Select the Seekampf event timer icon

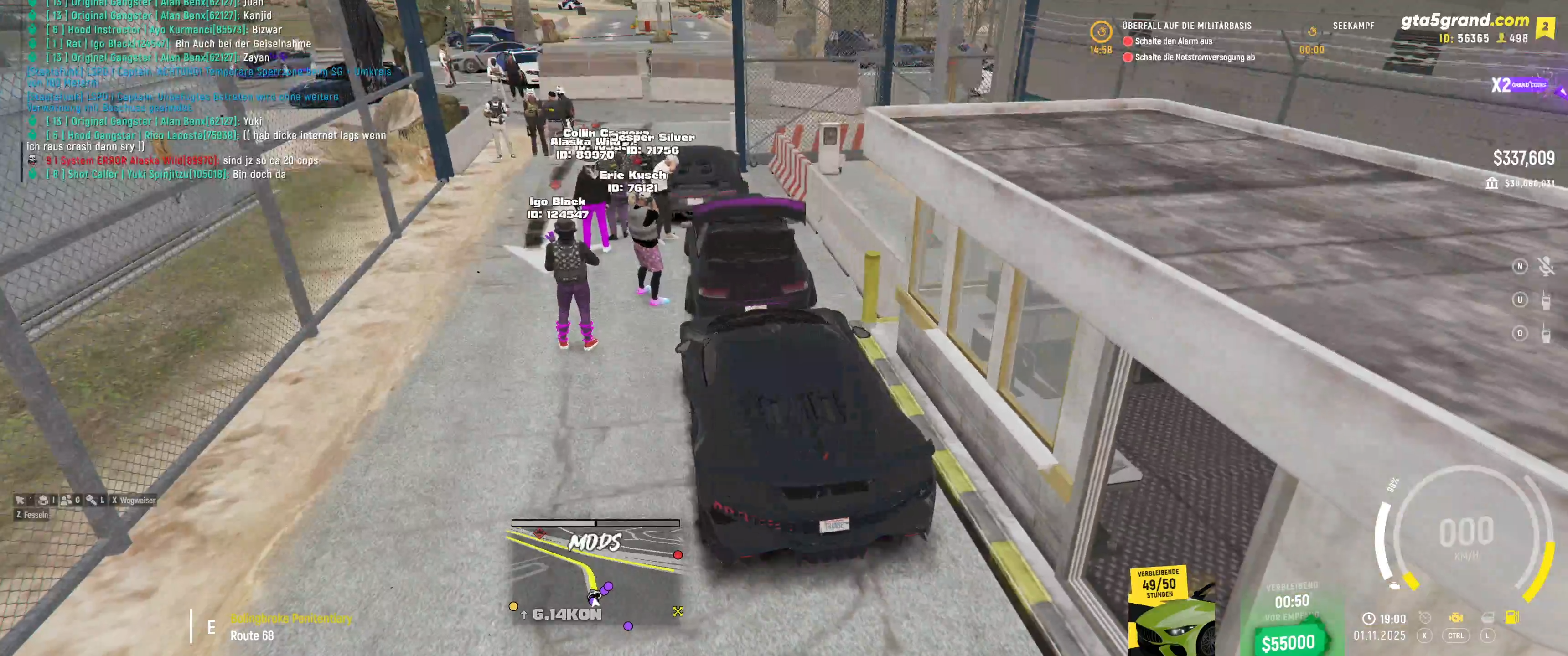point(1312,31)
